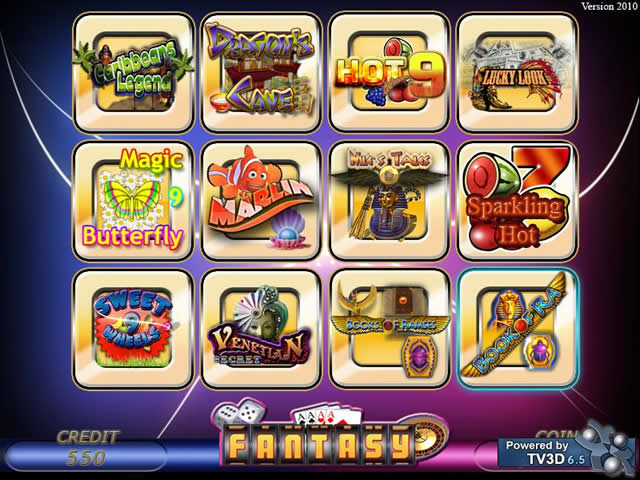Open the Caribbeans Legend slot game

(133, 72)
